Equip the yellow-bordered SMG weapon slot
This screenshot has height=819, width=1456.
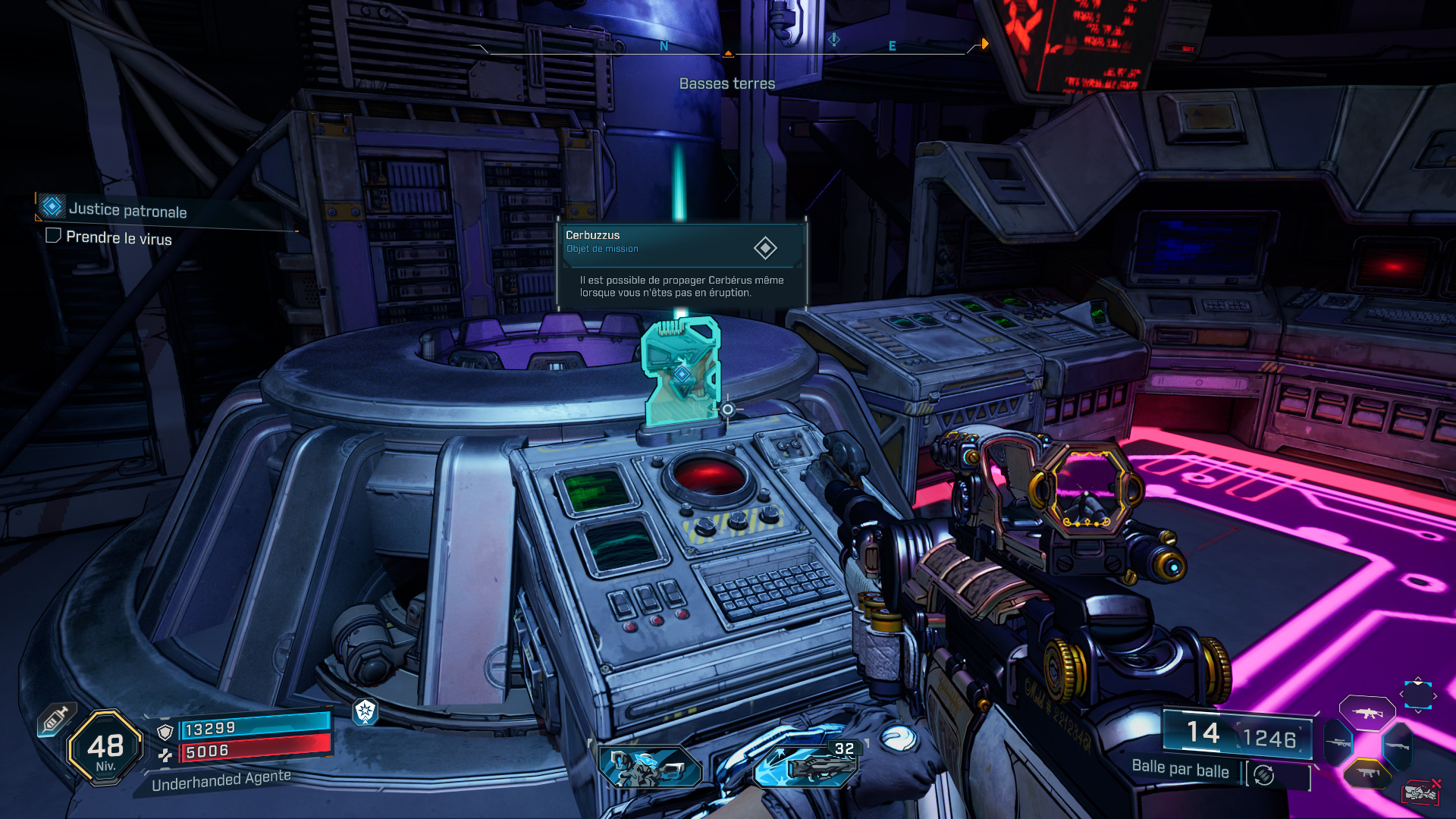click(x=1367, y=773)
